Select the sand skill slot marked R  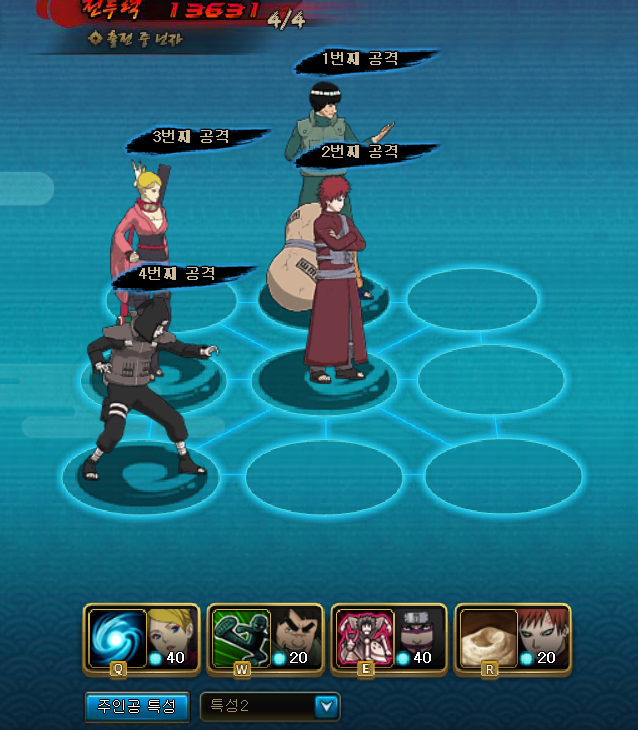[x=490, y=638]
